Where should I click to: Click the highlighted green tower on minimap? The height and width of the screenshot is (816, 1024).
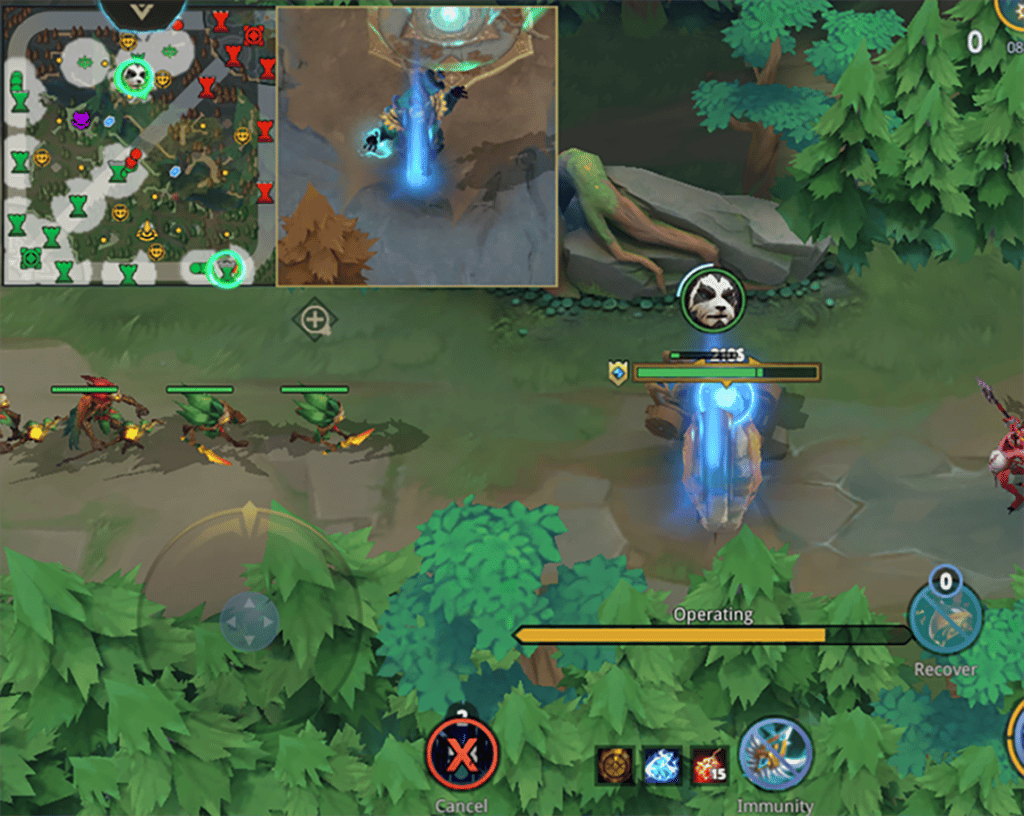[x=228, y=268]
